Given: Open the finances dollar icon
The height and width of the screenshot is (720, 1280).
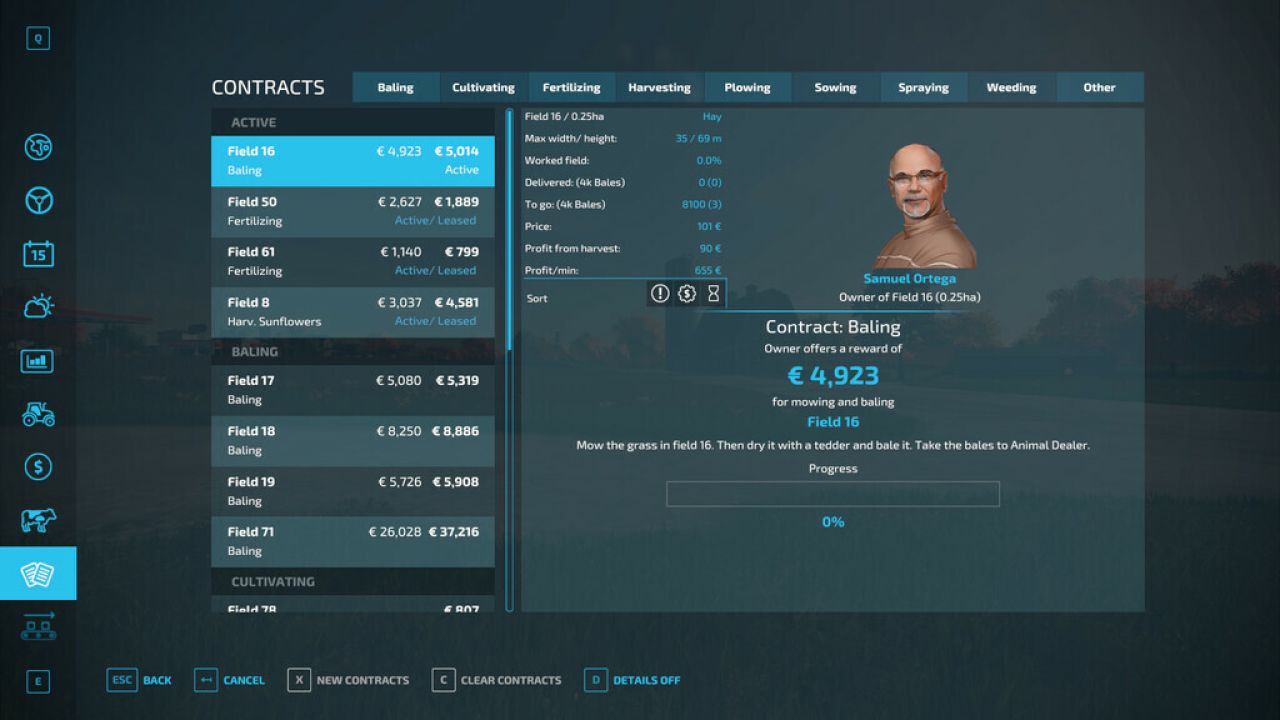Looking at the screenshot, I should coord(37,467).
